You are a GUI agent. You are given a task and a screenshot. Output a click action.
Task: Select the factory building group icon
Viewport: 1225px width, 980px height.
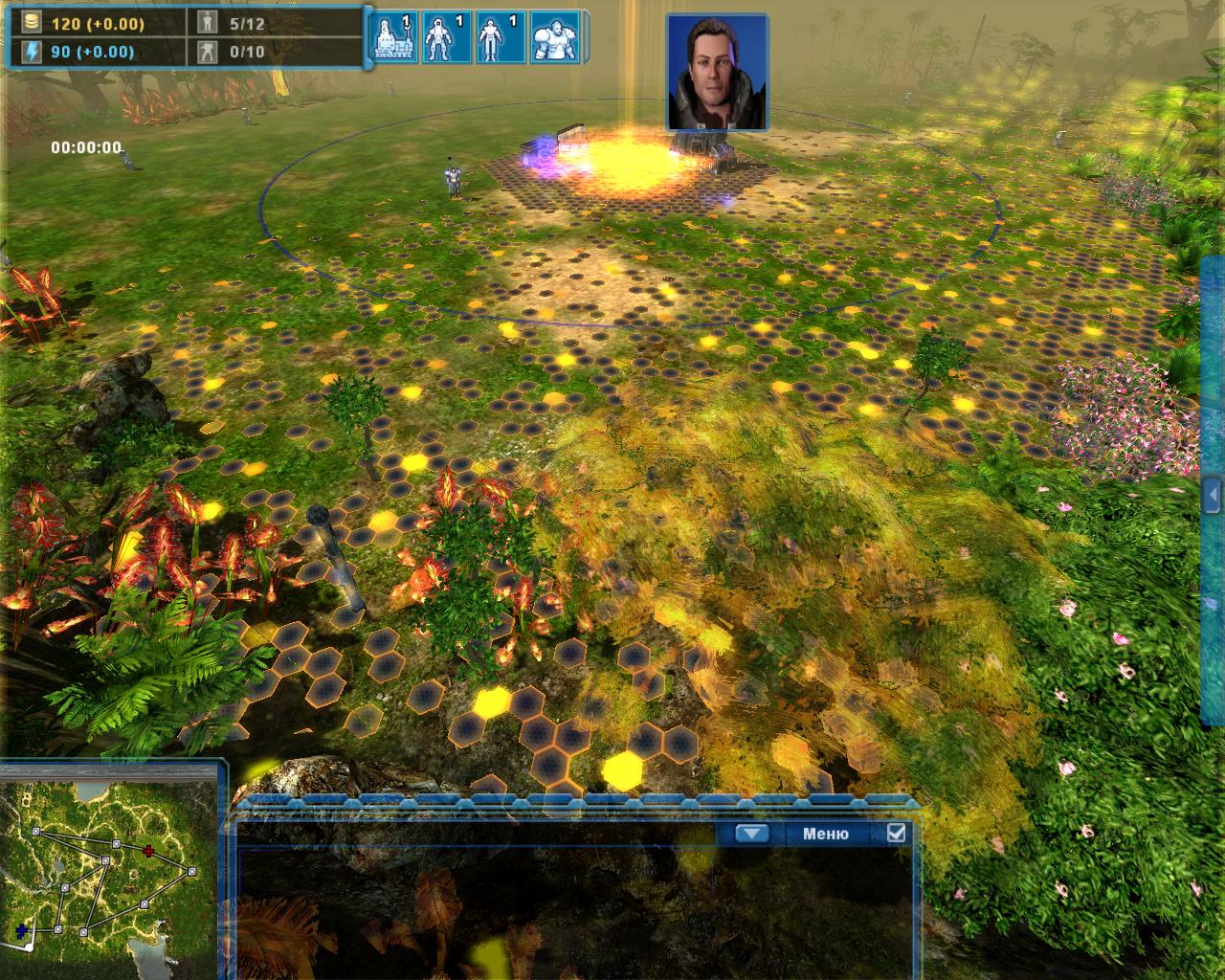[394, 38]
